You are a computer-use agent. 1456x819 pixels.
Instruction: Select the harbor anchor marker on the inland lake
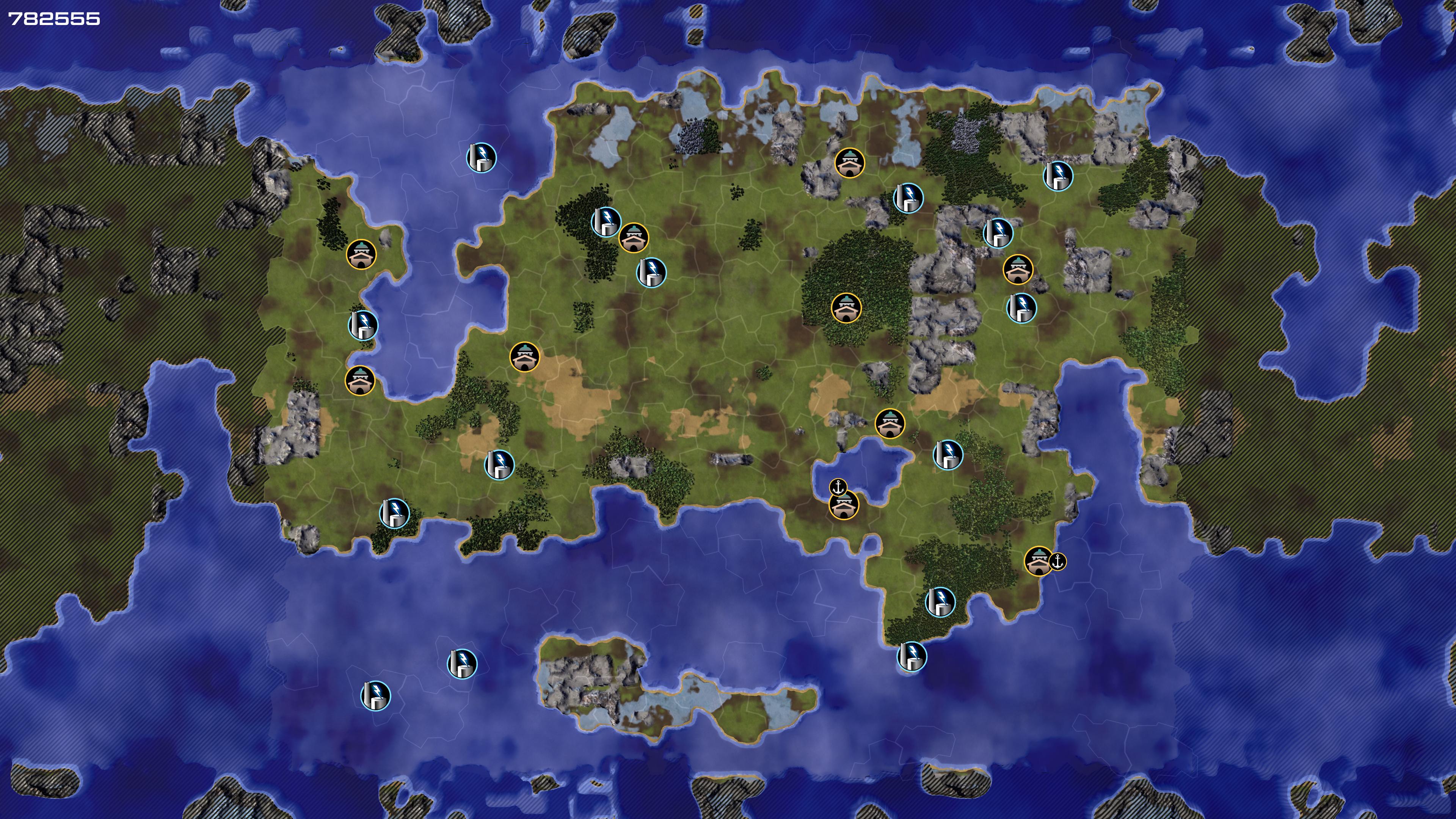(x=838, y=486)
